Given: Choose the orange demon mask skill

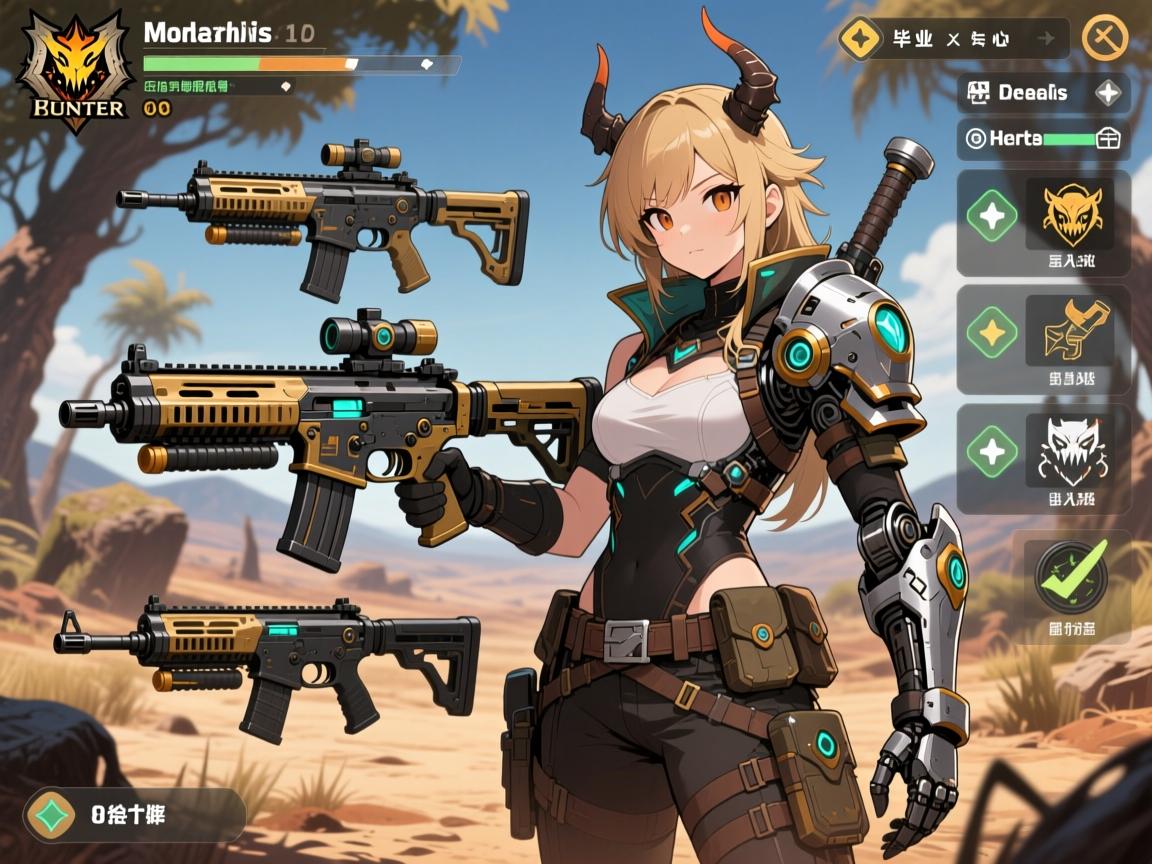Looking at the screenshot, I should tap(1069, 214).
